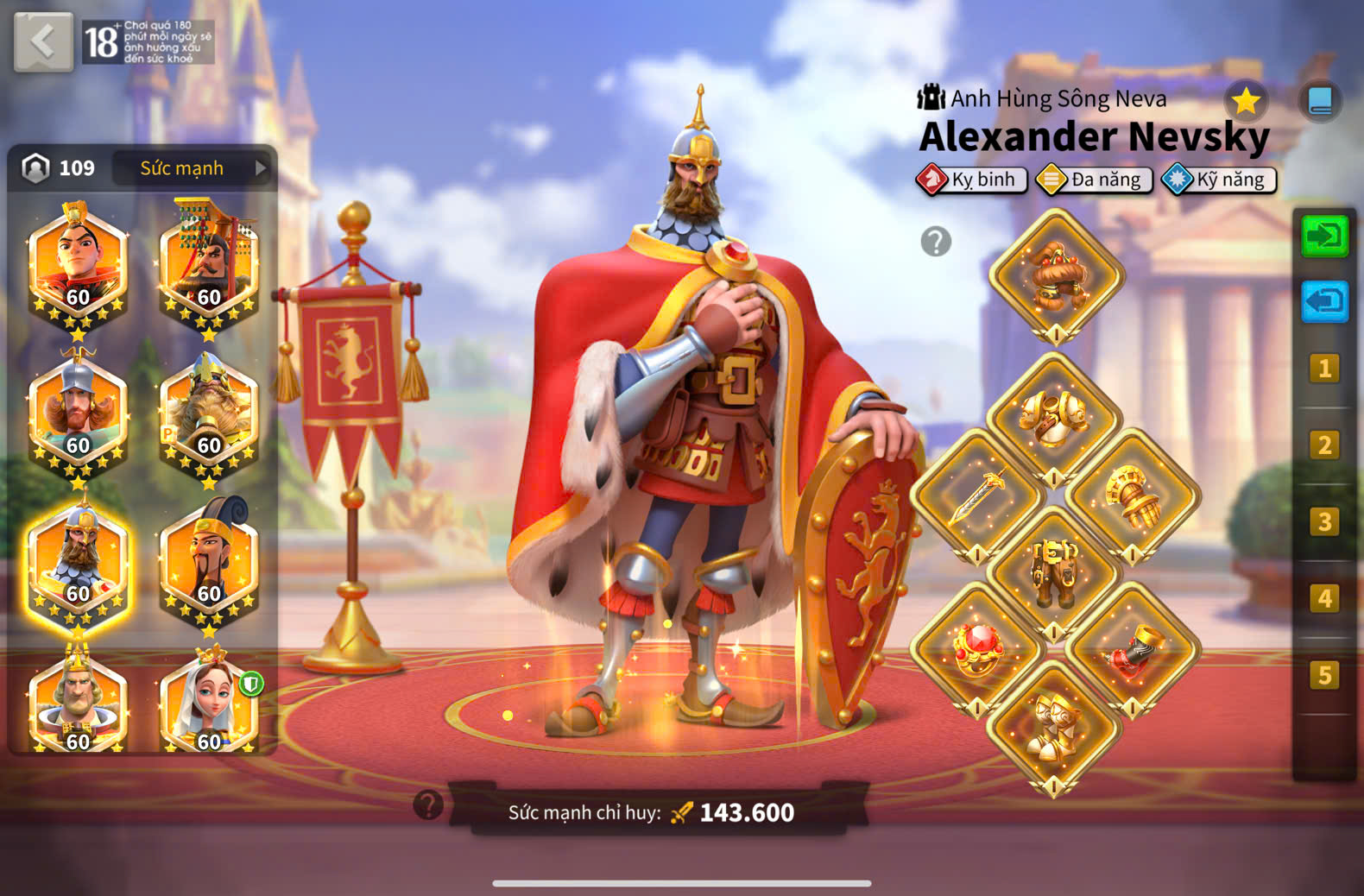Image resolution: width=1364 pixels, height=896 pixels.
Task: Switch to equipment preset 1
Action: 1324,369
